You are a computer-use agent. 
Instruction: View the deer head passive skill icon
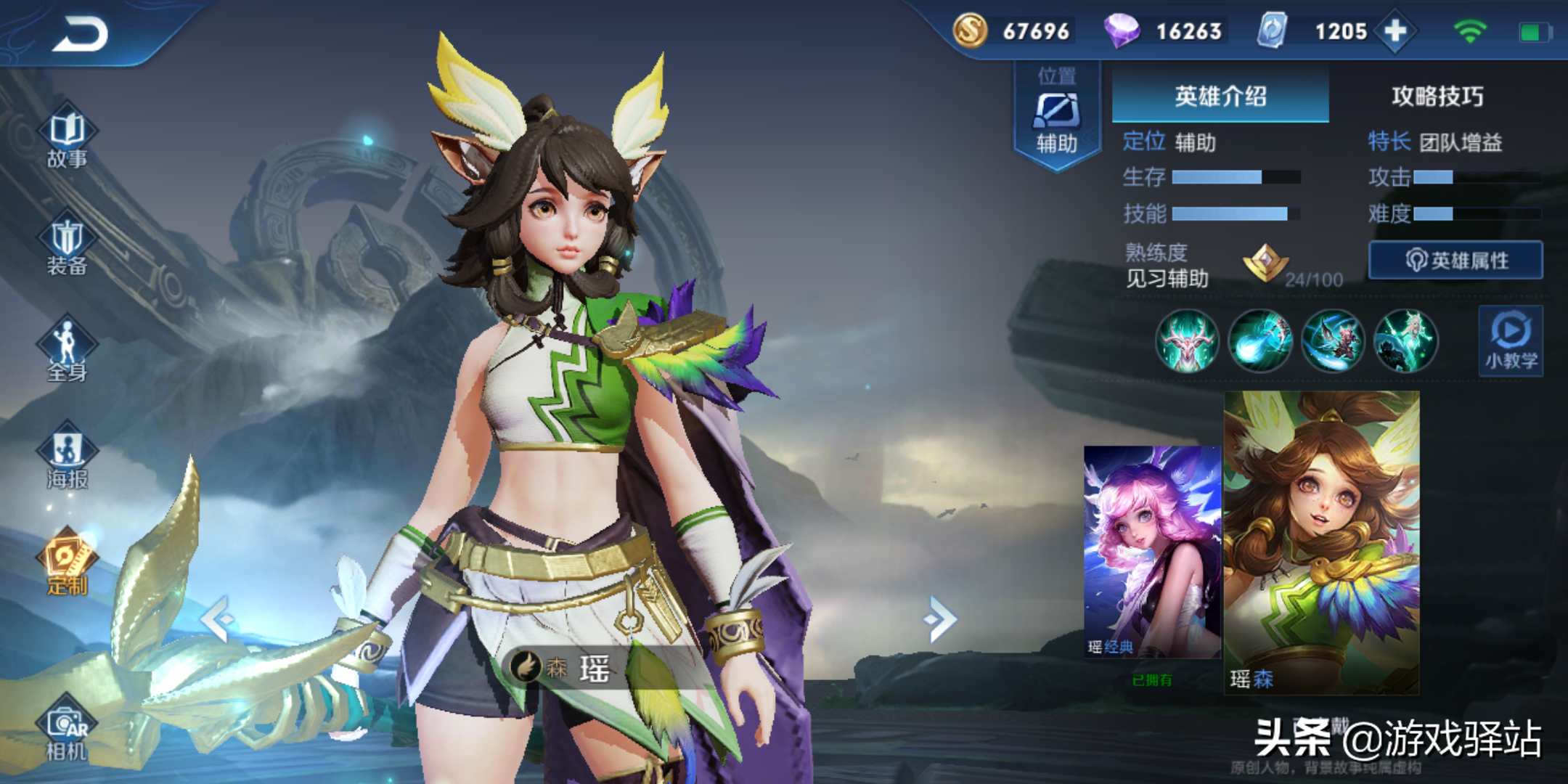(1187, 340)
